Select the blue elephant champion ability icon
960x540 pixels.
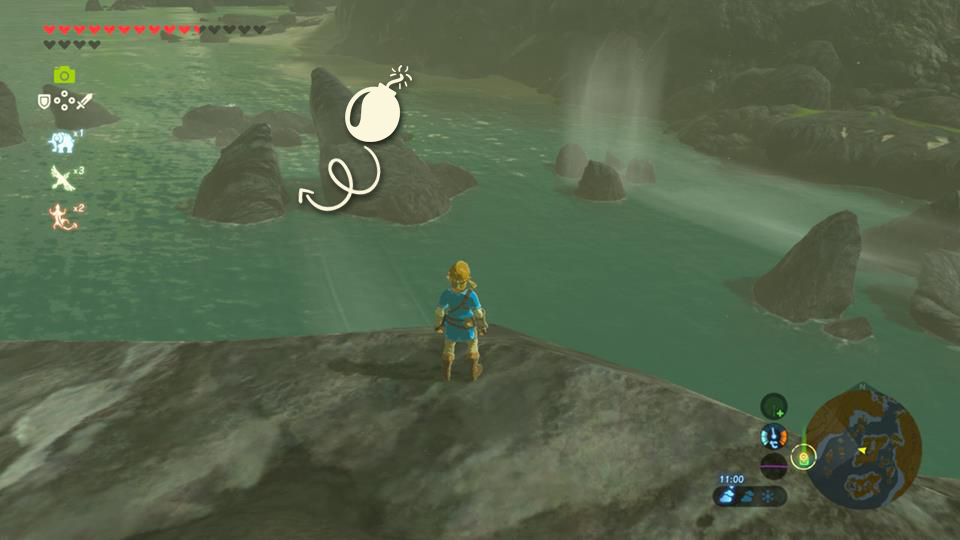tap(61, 143)
